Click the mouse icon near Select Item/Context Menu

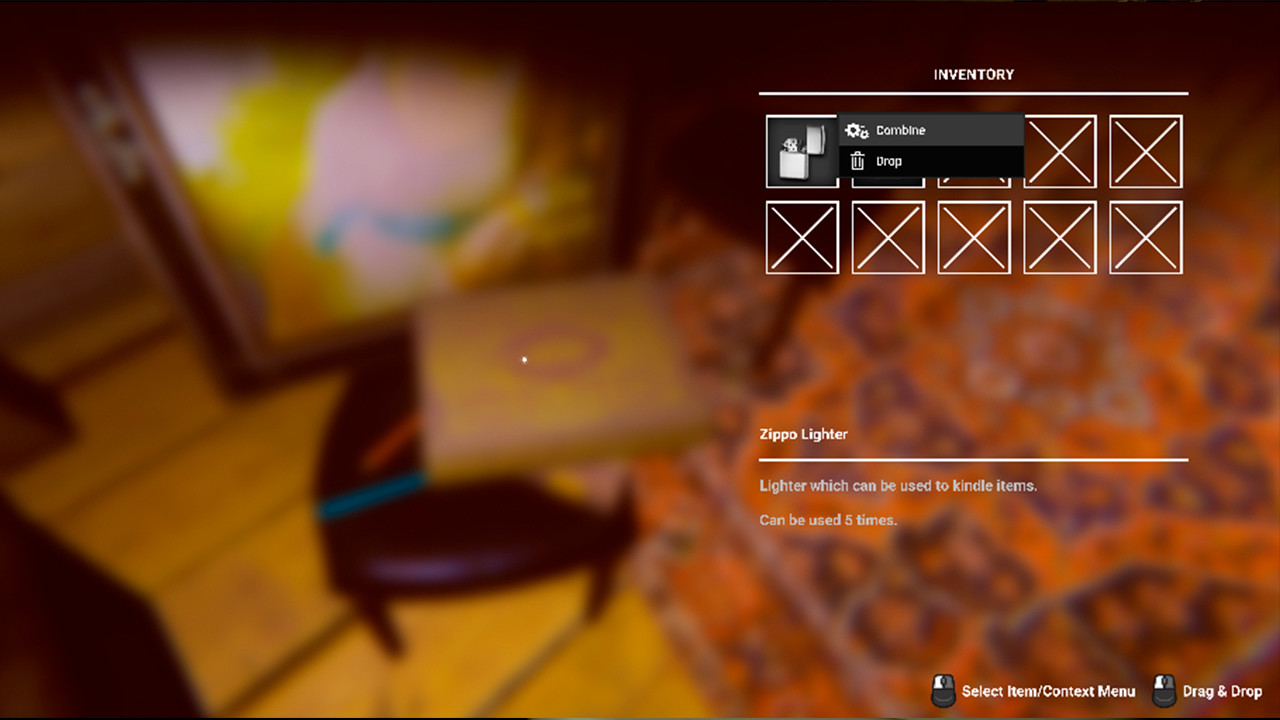pyautogui.click(x=941, y=690)
